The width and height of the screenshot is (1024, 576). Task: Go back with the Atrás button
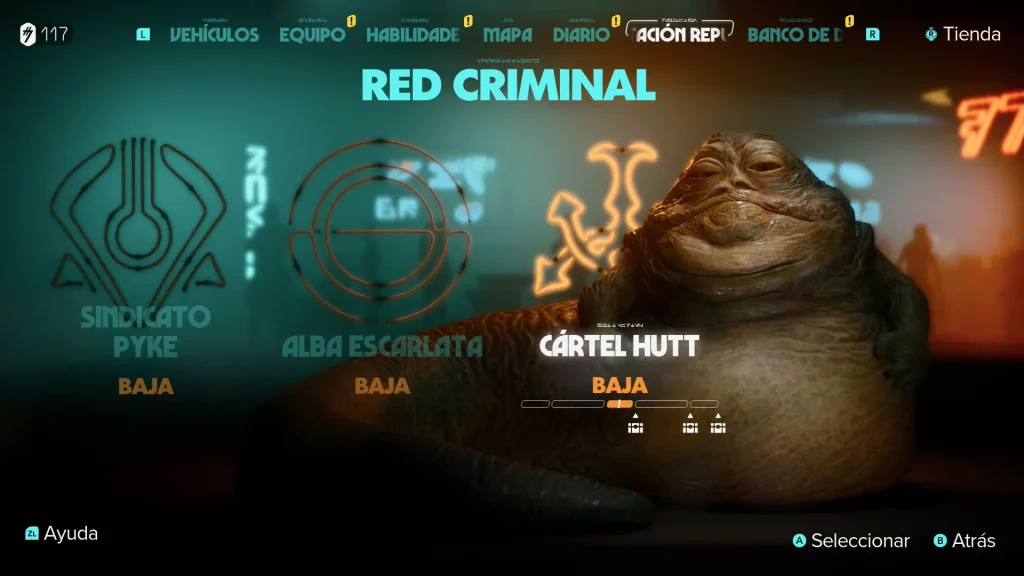[x=964, y=541]
